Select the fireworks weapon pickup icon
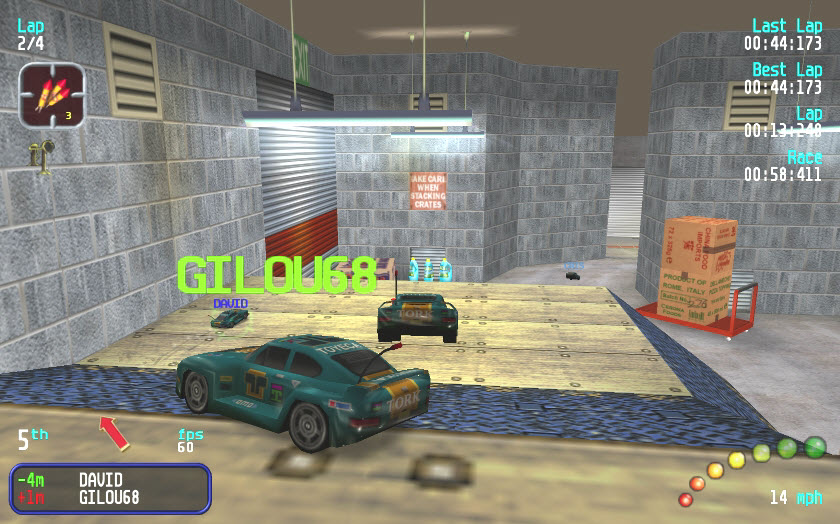 (x=51, y=95)
